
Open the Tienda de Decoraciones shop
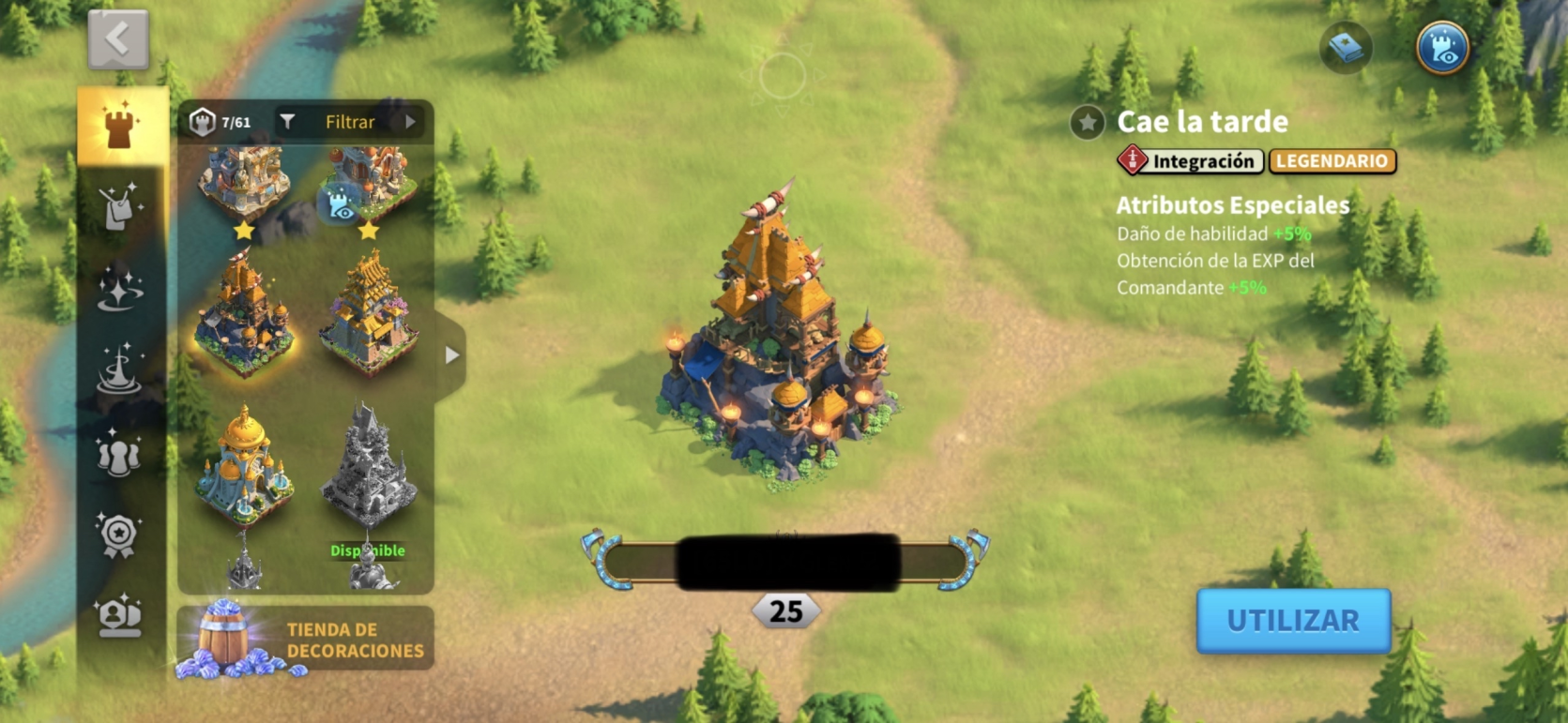click(x=306, y=639)
